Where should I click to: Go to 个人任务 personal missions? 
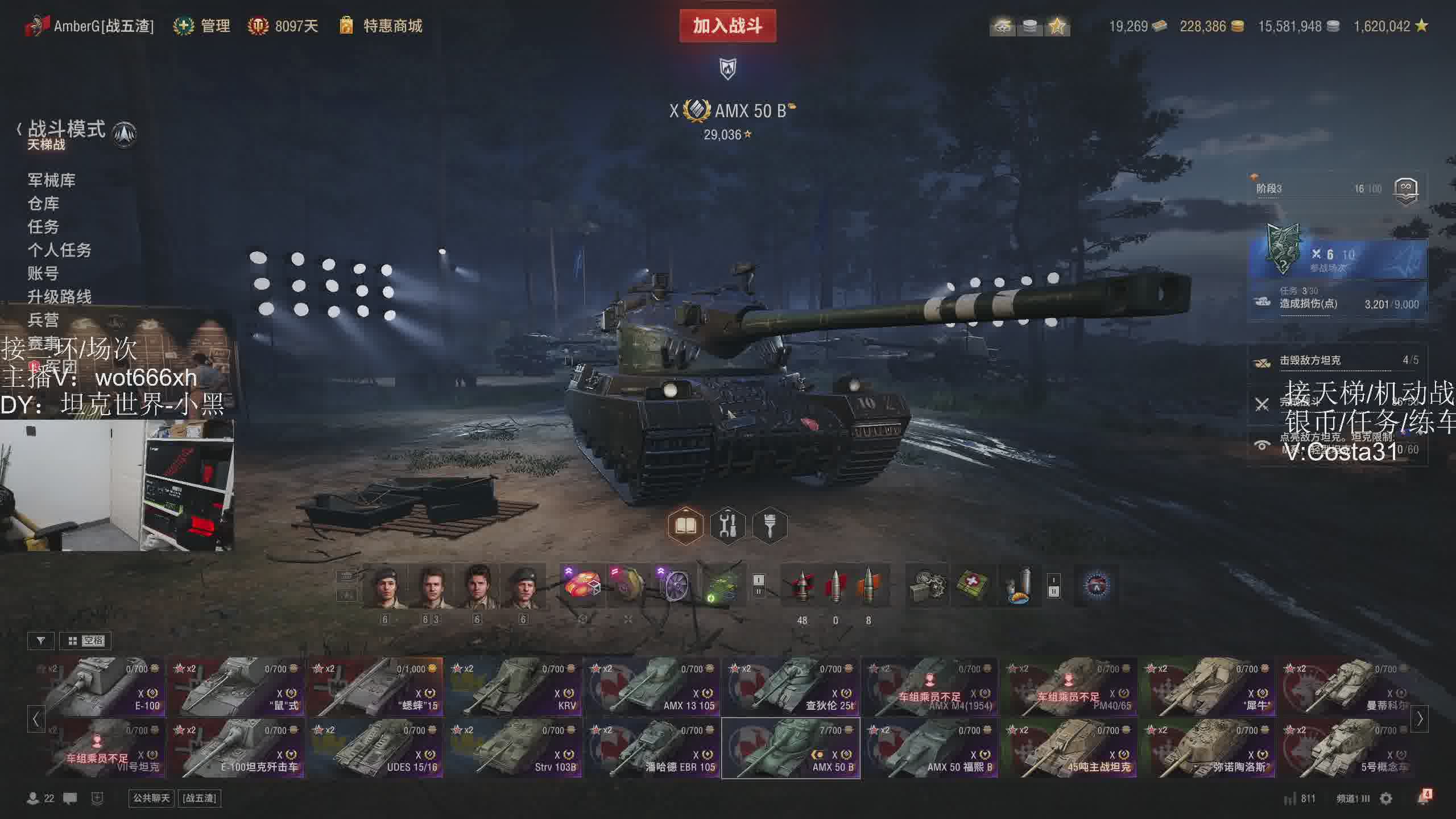[59, 250]
